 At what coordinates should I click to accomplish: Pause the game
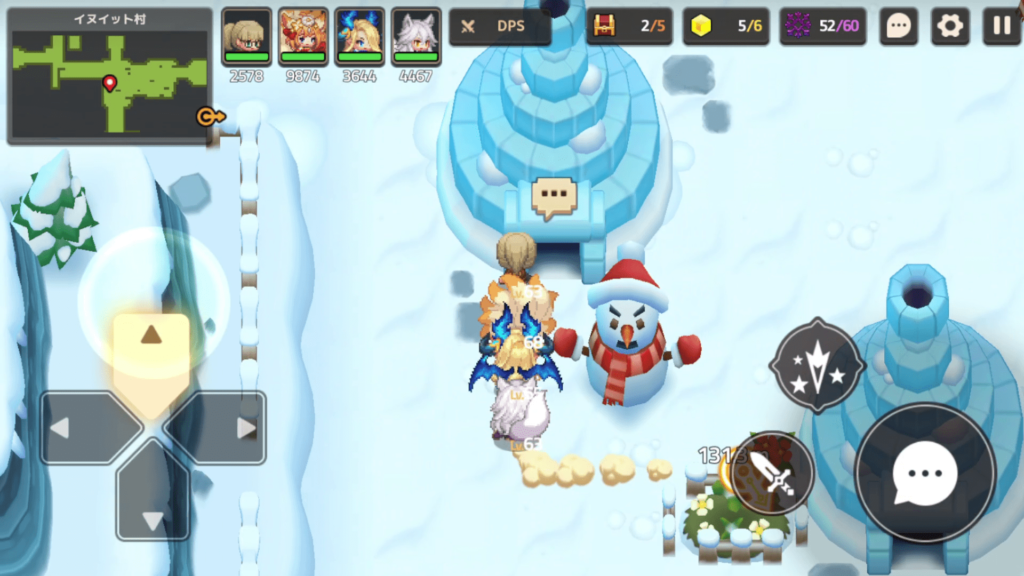tap(1001, 27)
